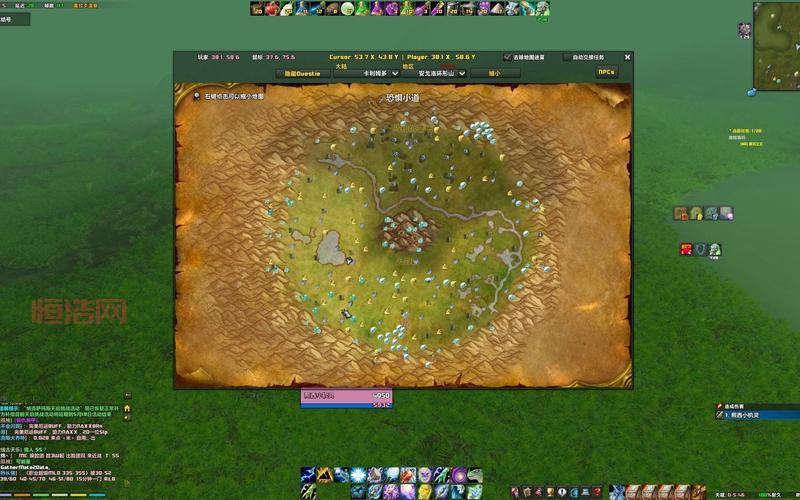
Task: Click the first buff icon in top row
Action: 256,9
